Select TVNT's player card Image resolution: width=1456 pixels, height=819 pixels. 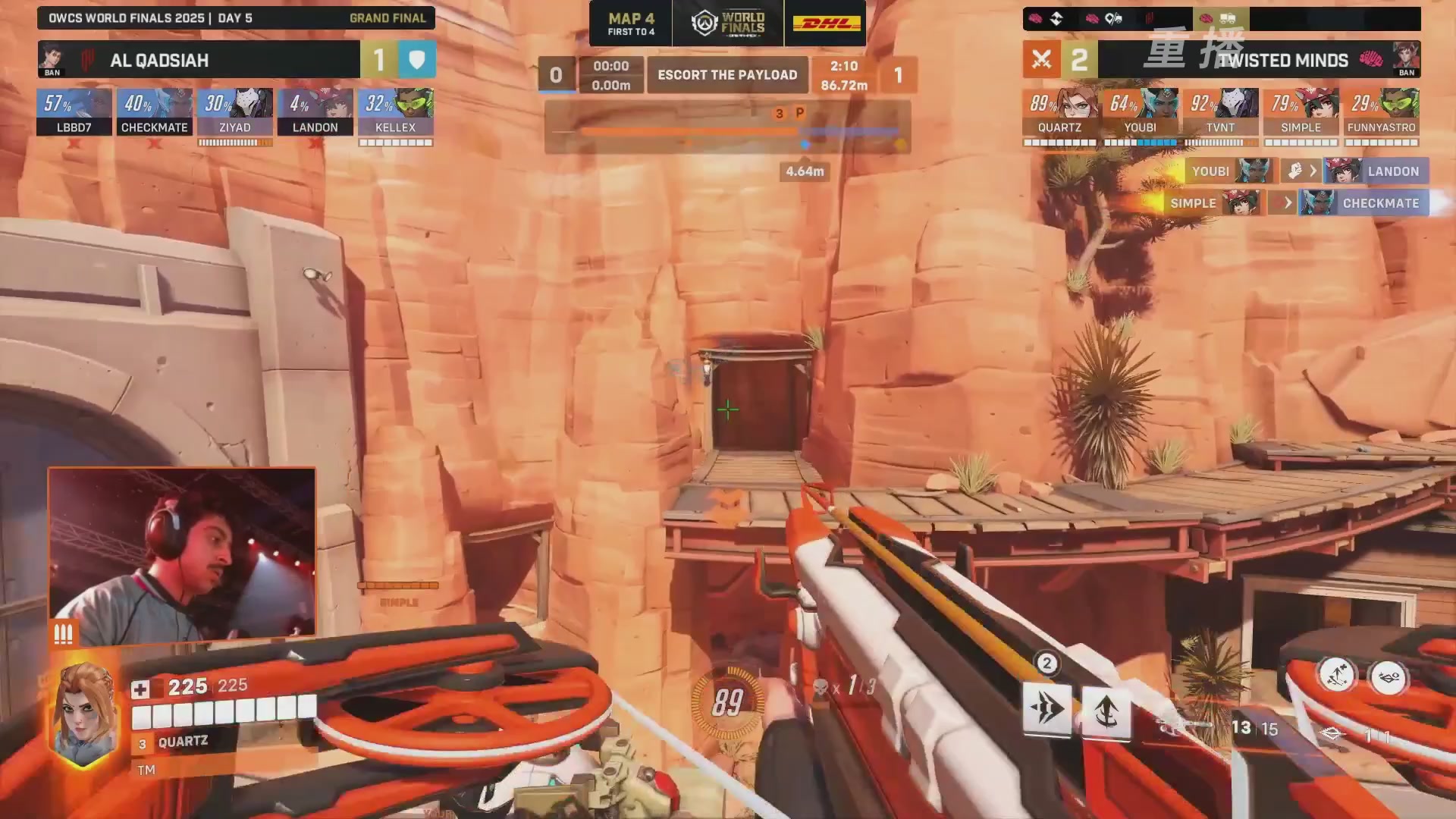(1220, 111)
